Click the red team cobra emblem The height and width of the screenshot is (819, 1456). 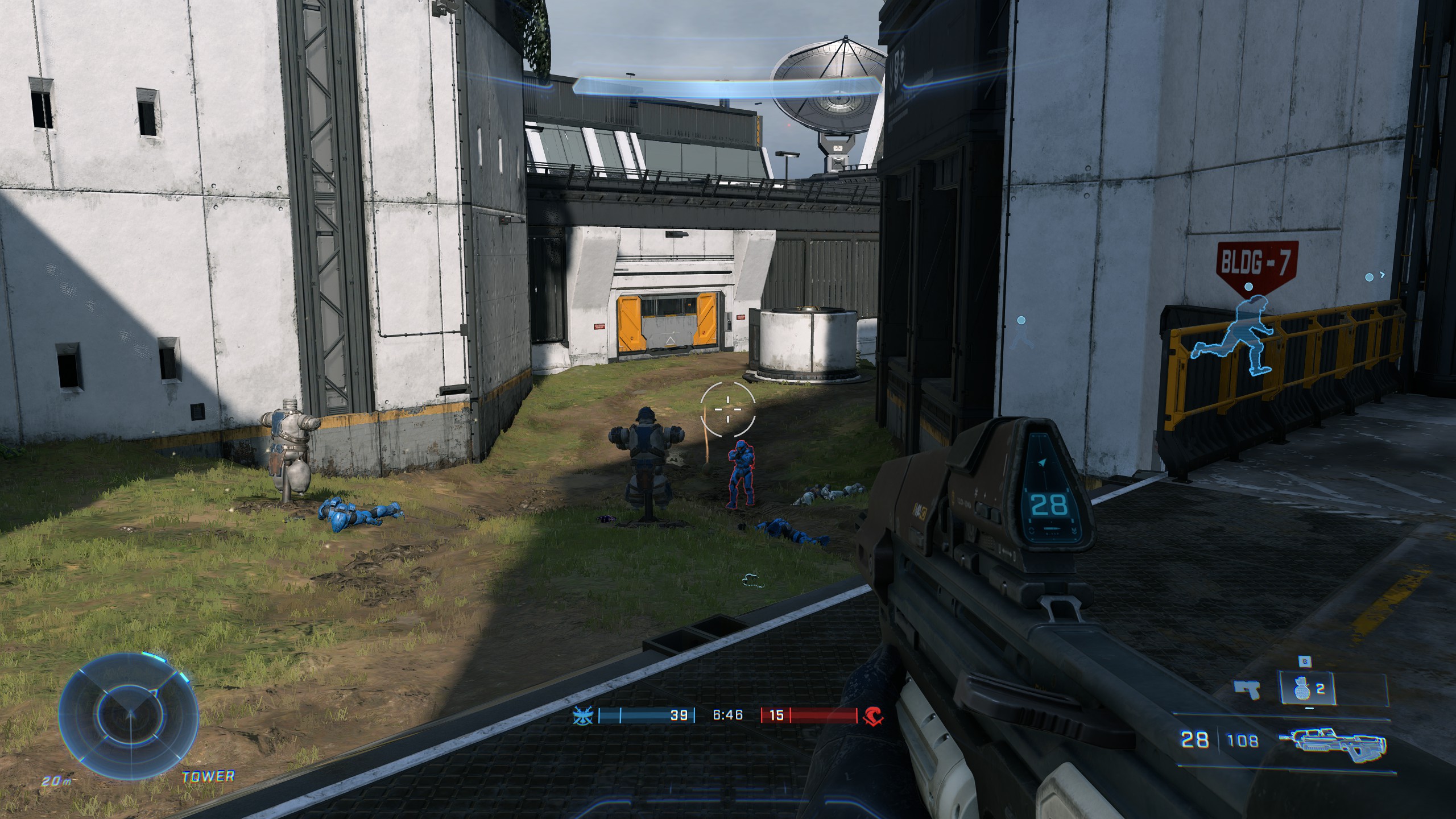[872, 716]
